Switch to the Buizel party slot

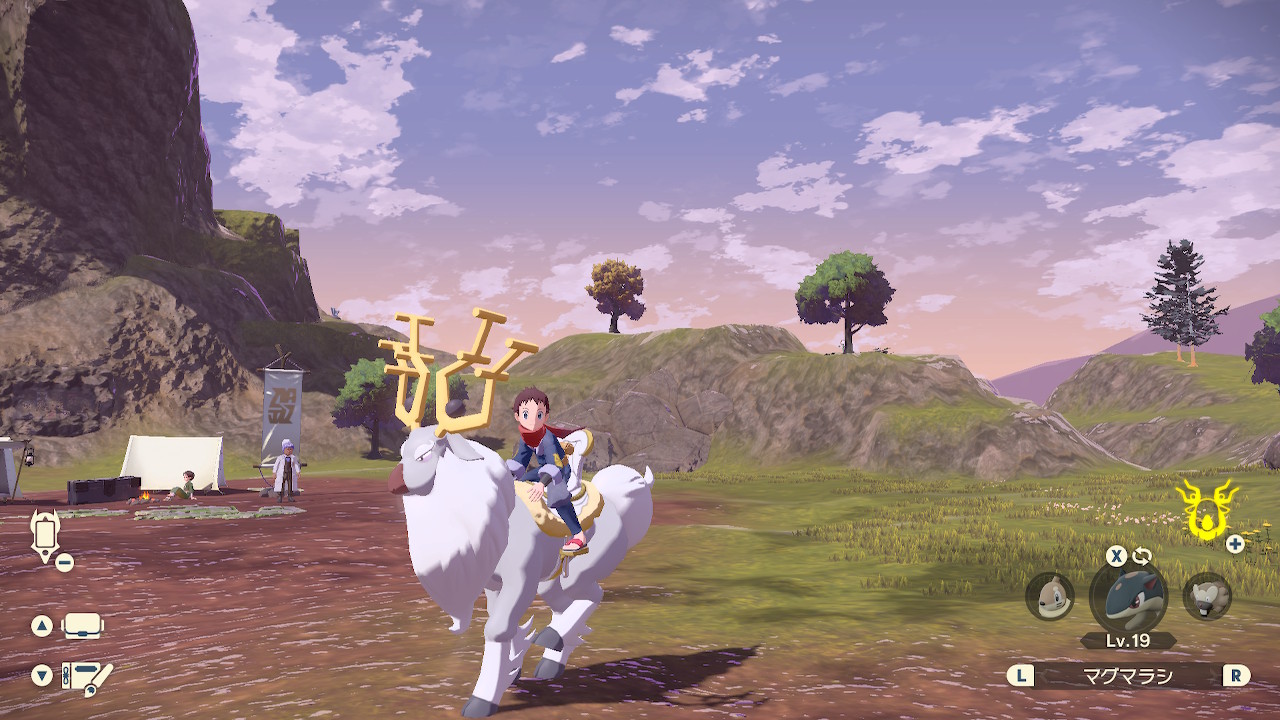[x=1050, y=596]
